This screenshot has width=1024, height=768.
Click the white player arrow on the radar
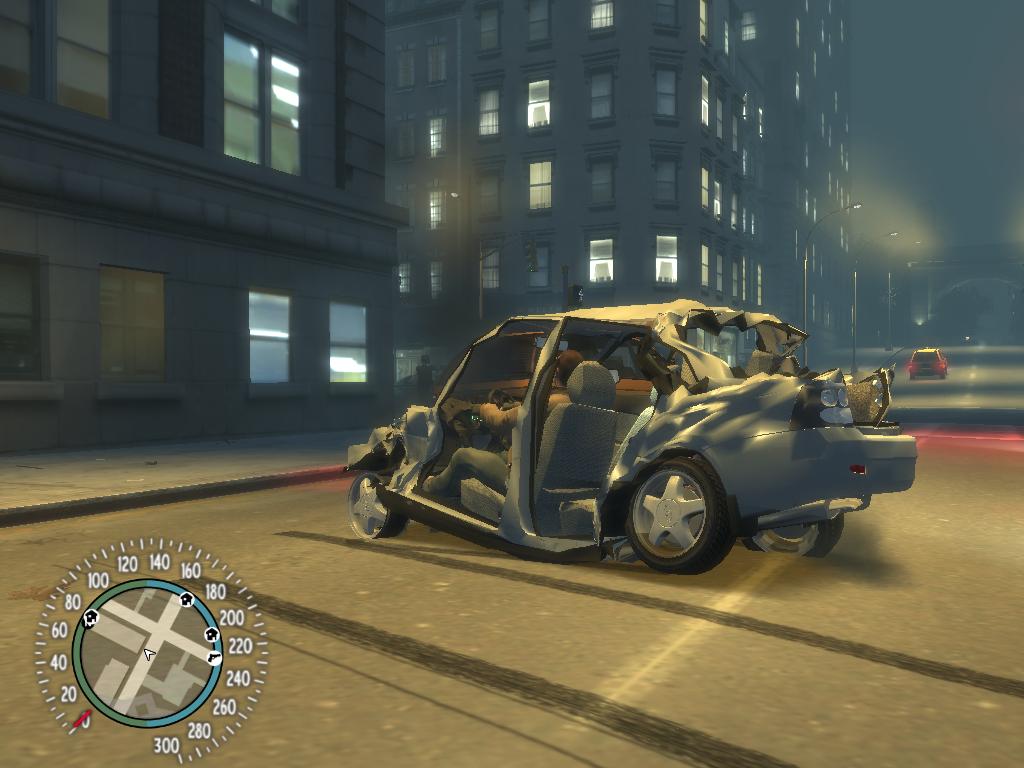click(x=149, y=654)
